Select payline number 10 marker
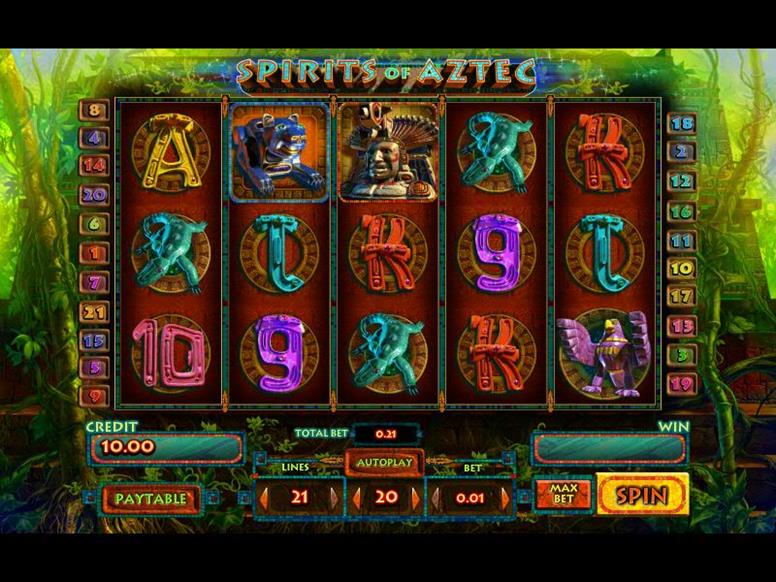The width and height of the screenshot is (776, 582). (682, 268)
